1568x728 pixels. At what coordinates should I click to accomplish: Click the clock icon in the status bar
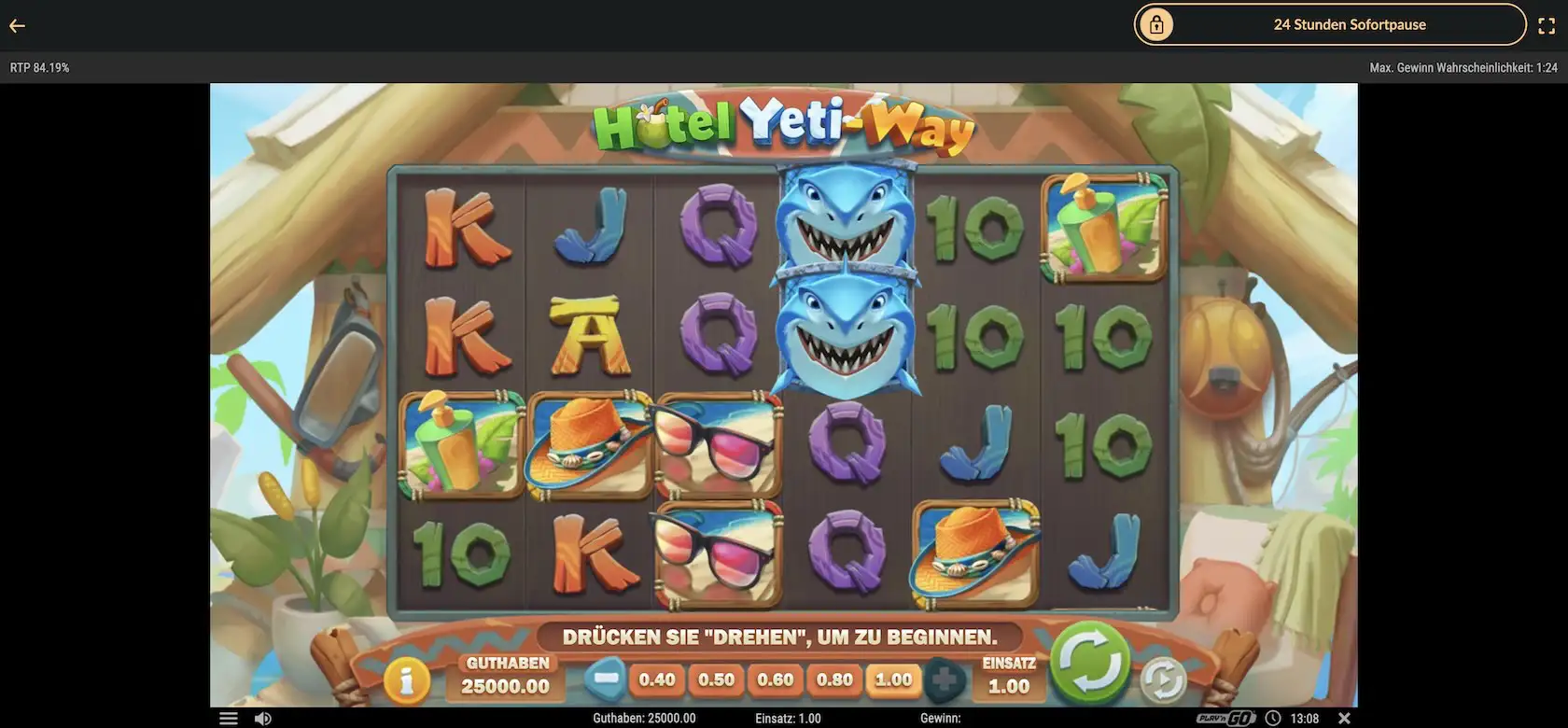click(x=1272, y=718)
